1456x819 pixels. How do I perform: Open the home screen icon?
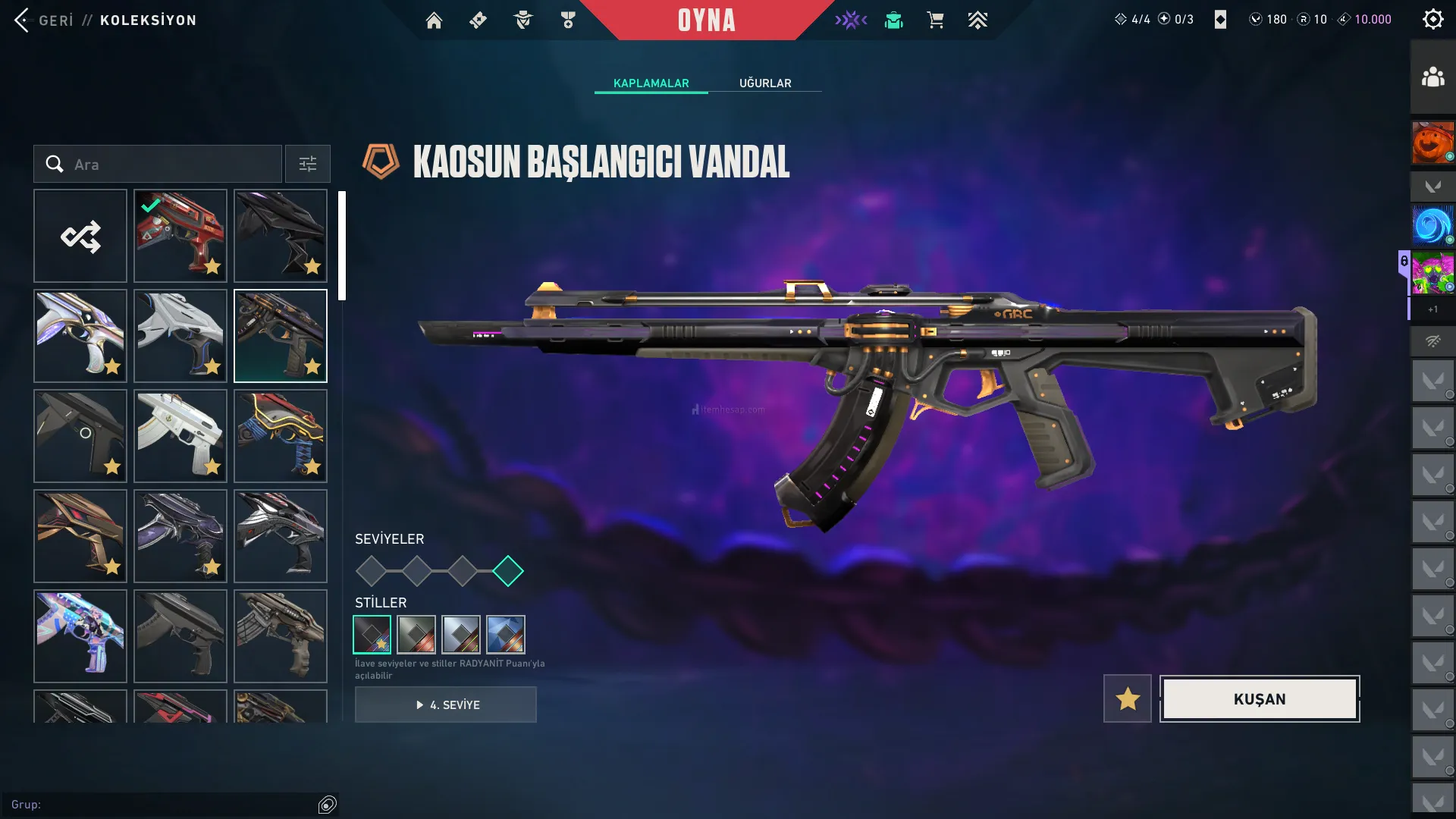[x=434, y=20]
